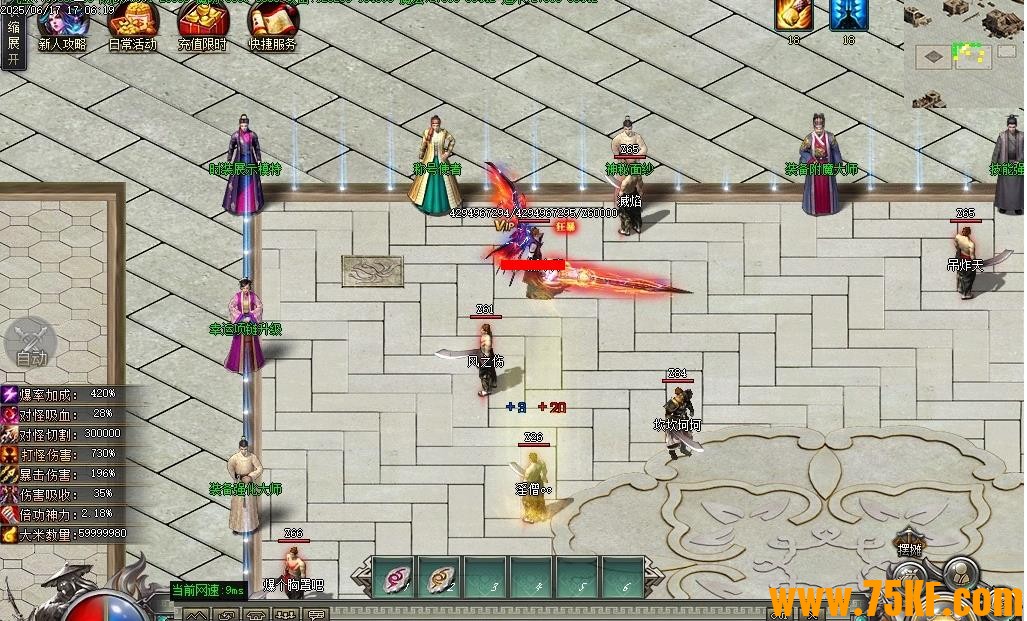Viewport: 1027px width, 621px height.
Task: Open the 快捷服务 quick services menu
Action: click(272, 24)
